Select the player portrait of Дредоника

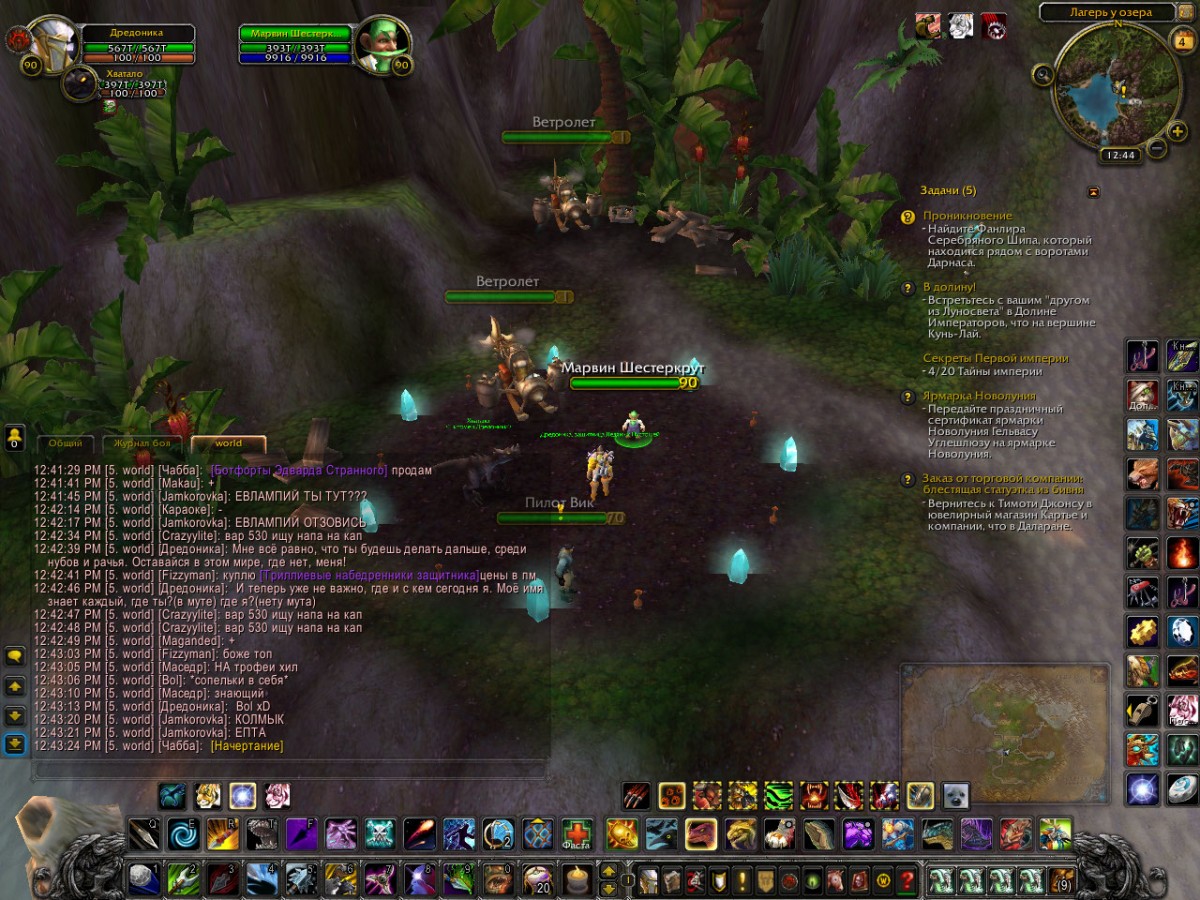pos(52,43)
